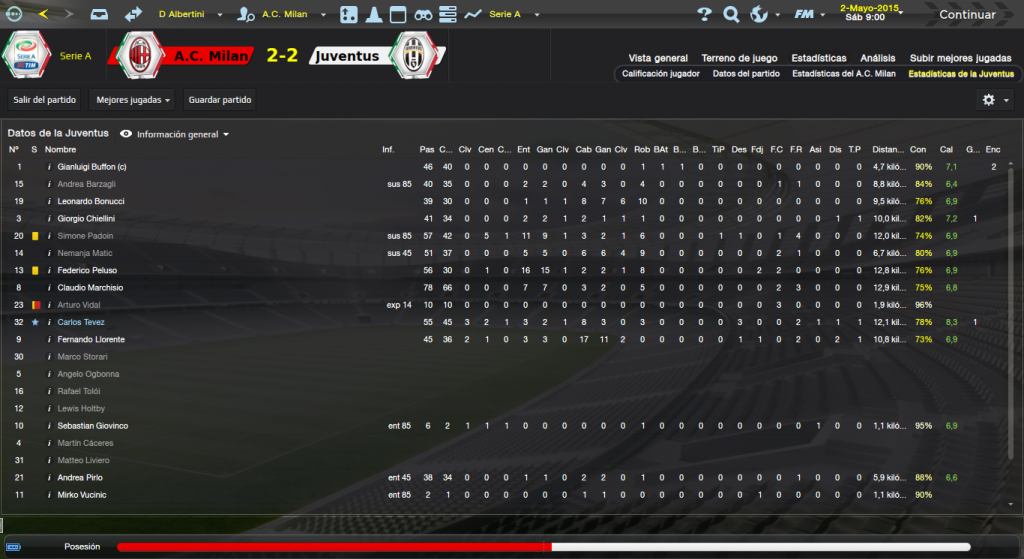This screenshot has height=559, width=1024.
Task: Open the gear settings dropdown
Action: pyautogui.click(x=992, y=100)
